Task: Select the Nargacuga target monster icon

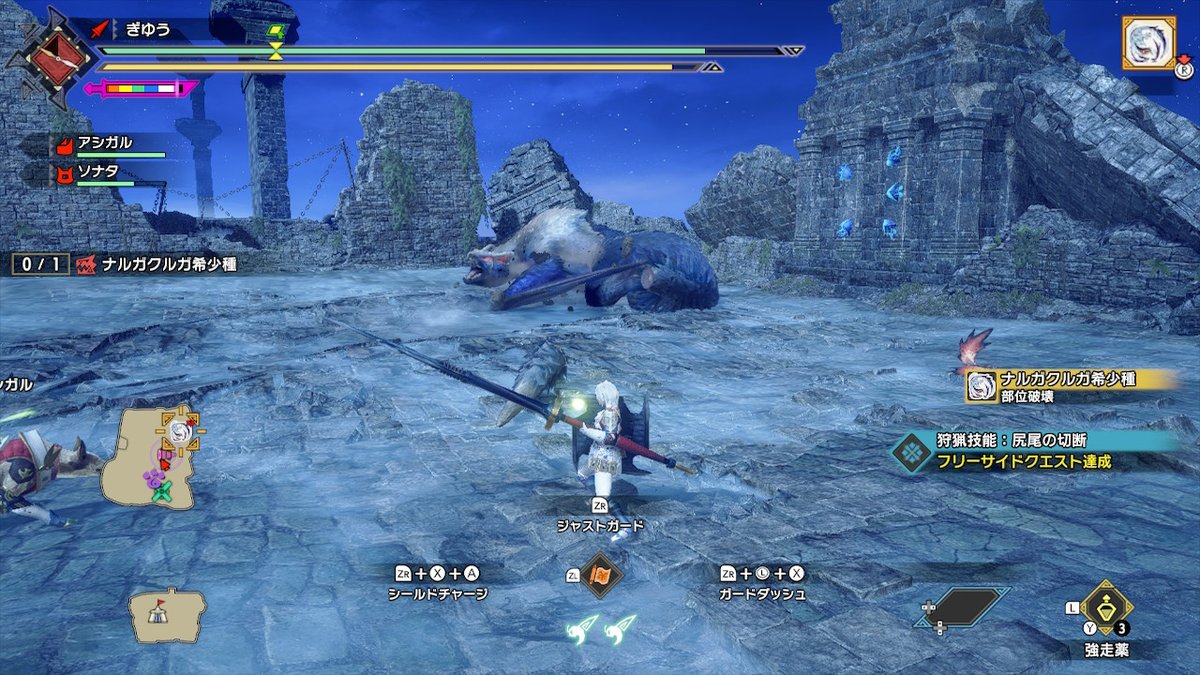Action: click(x=1148, y=43)
